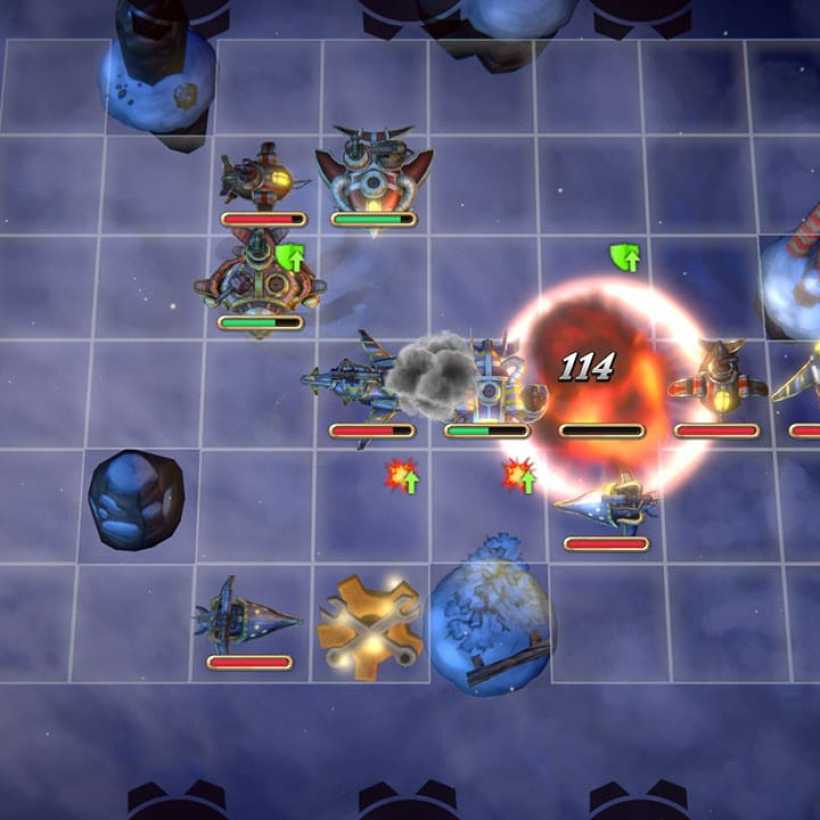Select the round ship with the green shield badge
Screen dimensions: 820x820
259,280
